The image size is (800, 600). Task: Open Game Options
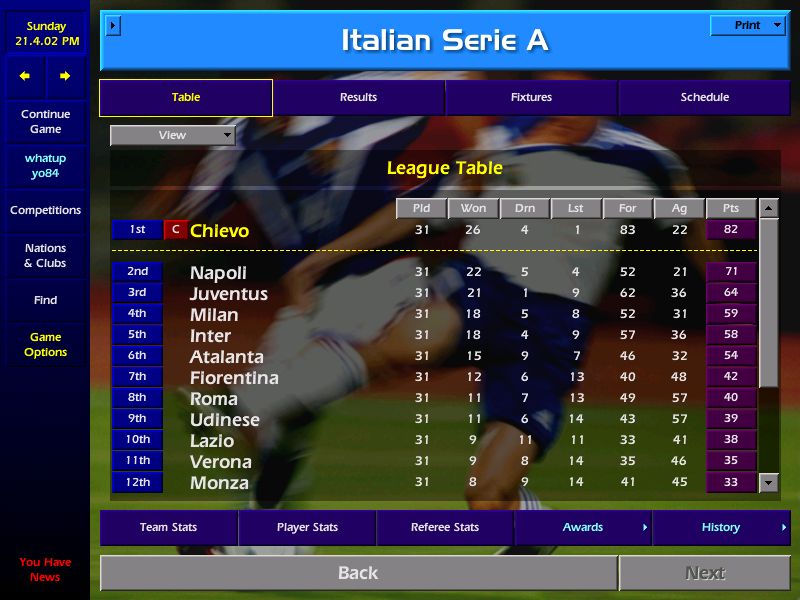(x=45, y=344)
